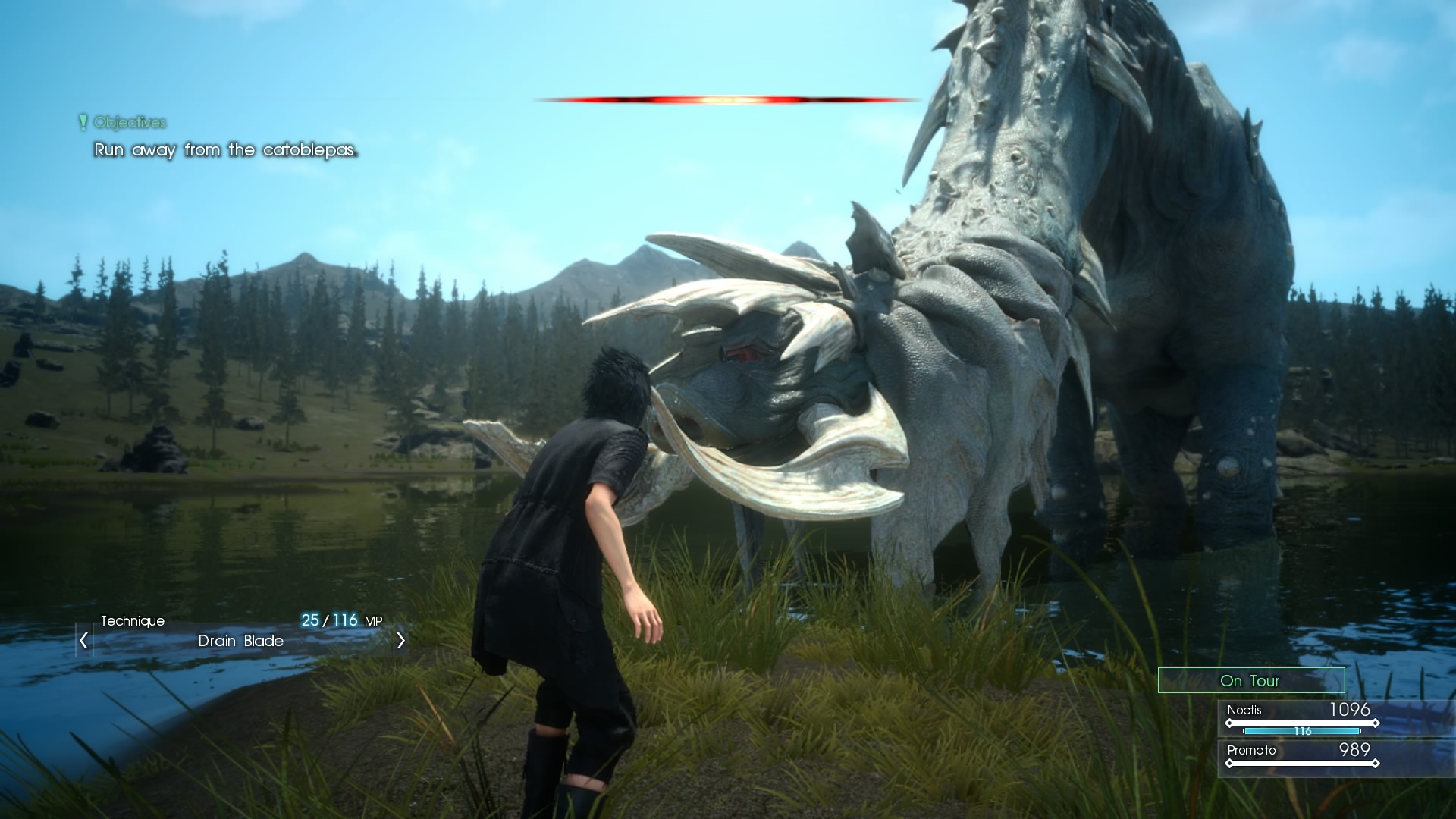Click the MP counter showing 25/116

coord(343,619)
